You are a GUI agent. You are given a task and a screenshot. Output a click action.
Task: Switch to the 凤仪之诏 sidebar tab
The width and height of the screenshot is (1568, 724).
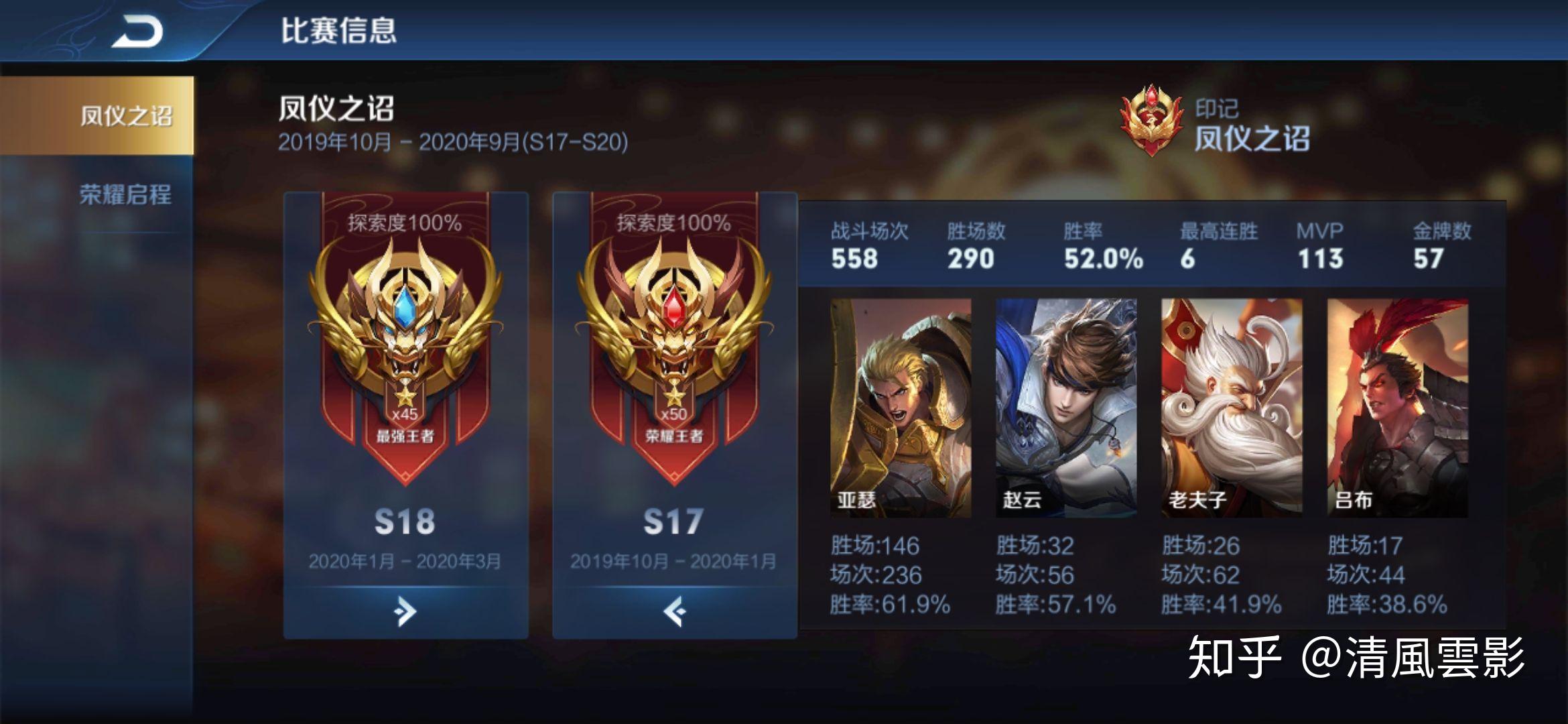pyautogui.click(x=99, y=115)
